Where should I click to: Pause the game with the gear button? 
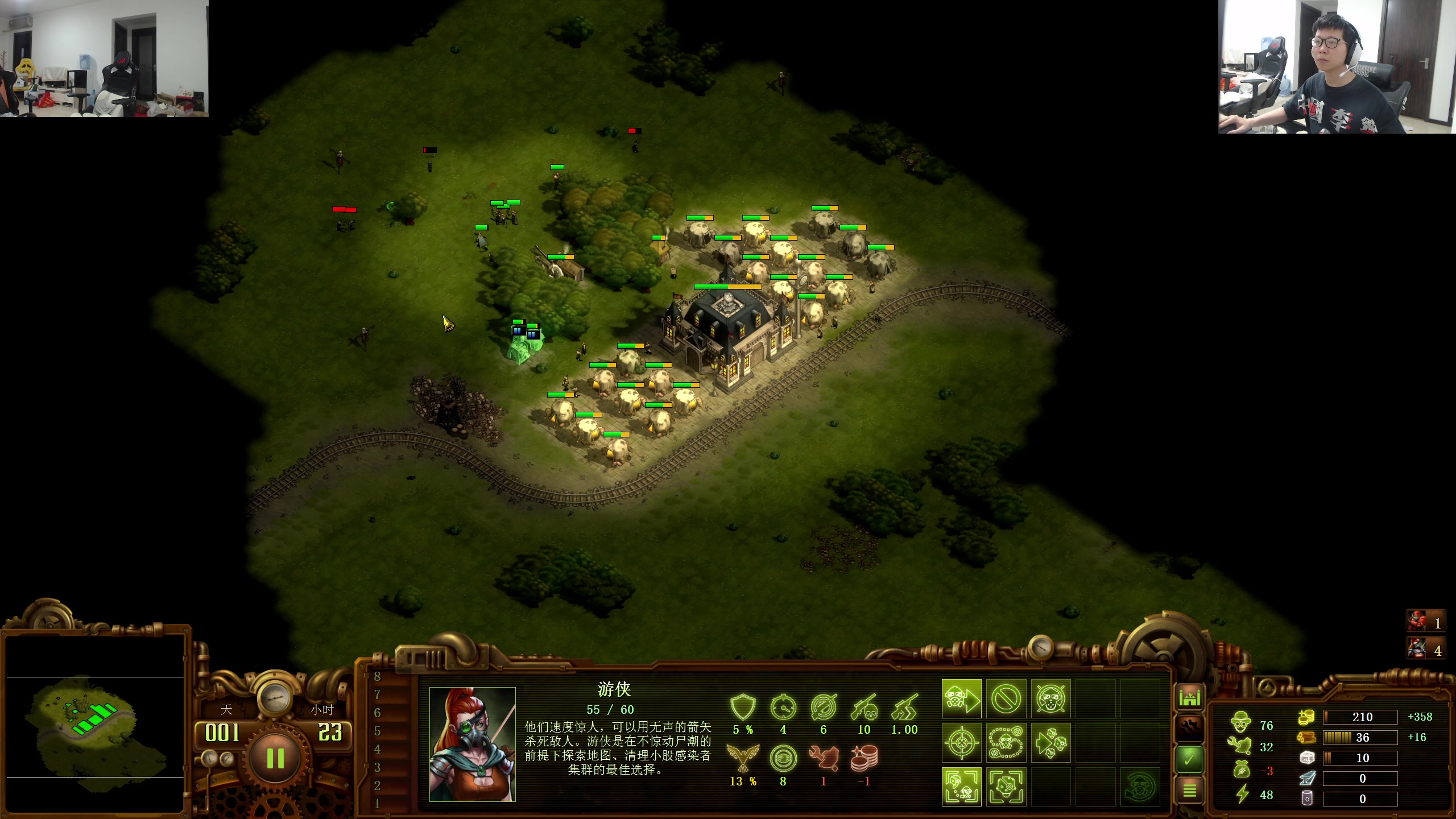click(x=275, y=758)
